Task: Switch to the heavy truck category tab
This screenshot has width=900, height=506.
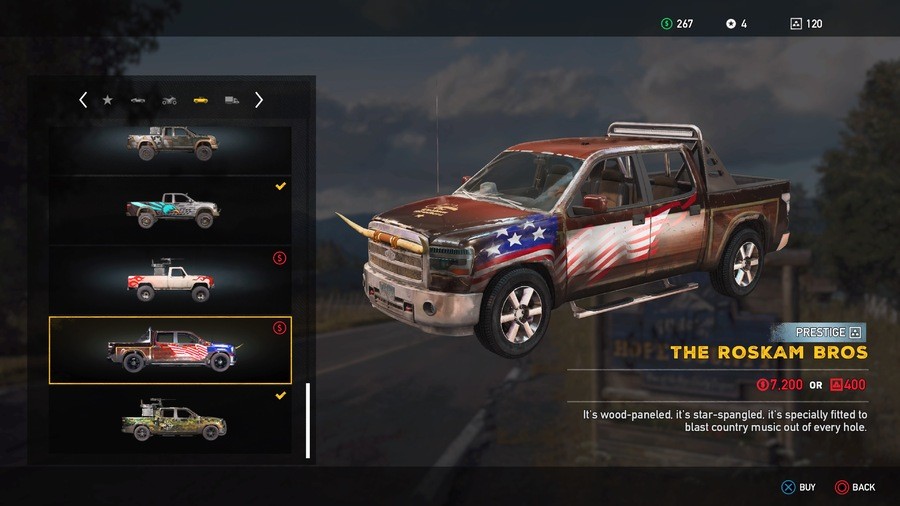Action: (x=231, y=100)
